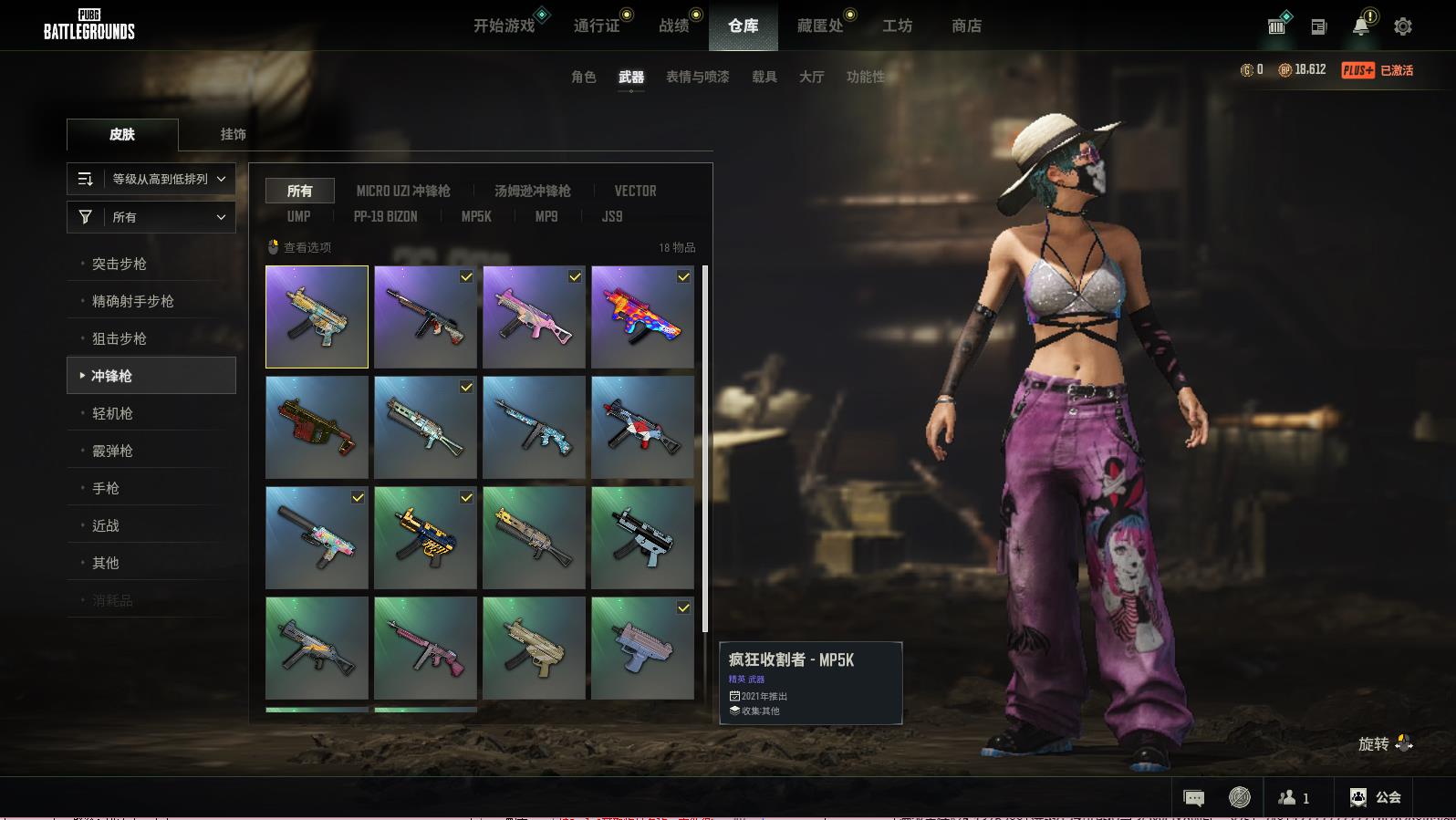The image size is (1456, 820).
Task: Open the 所有 filter dropdown
Action: pyautogui.click(x=151, y=217)
